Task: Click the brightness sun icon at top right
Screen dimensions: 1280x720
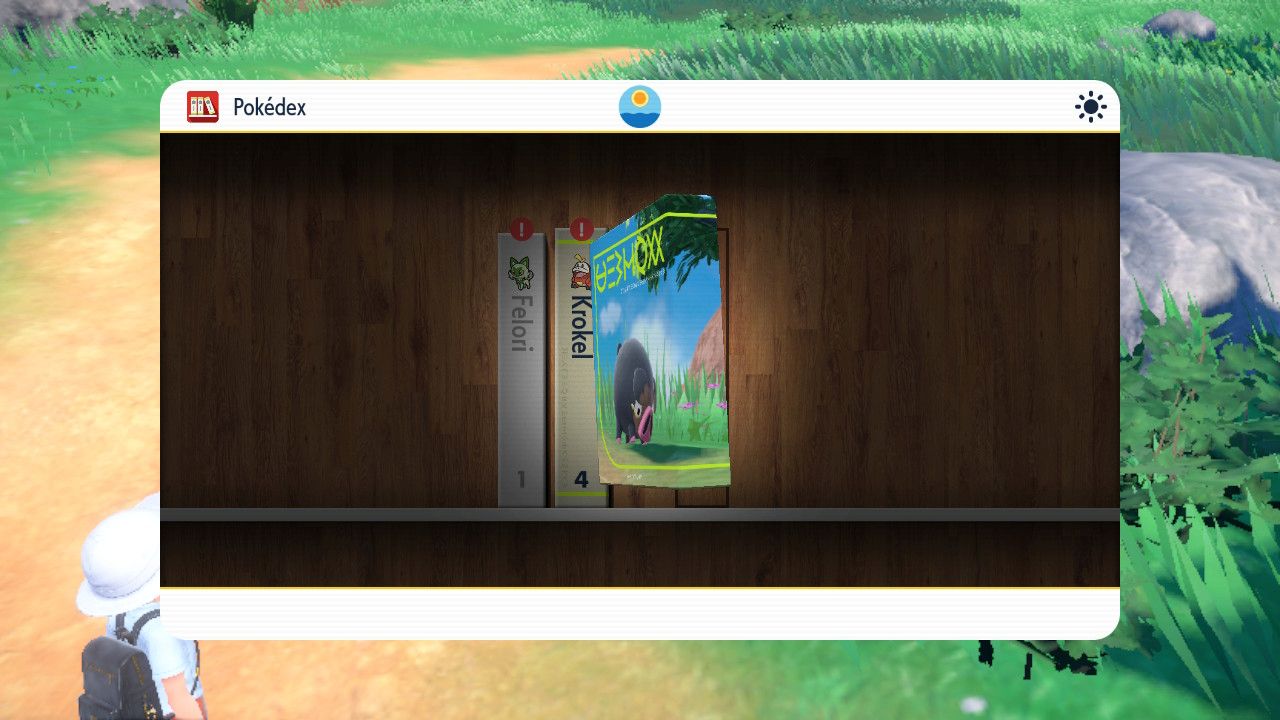Action: coord(1089,106)
